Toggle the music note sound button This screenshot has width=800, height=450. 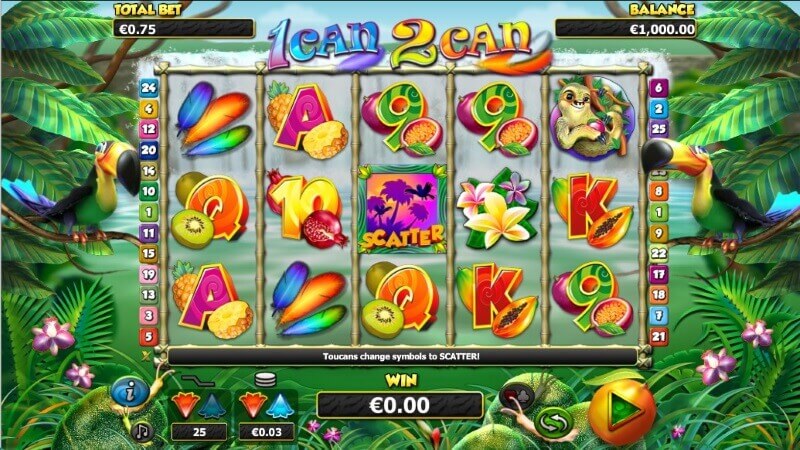point(142,431)
